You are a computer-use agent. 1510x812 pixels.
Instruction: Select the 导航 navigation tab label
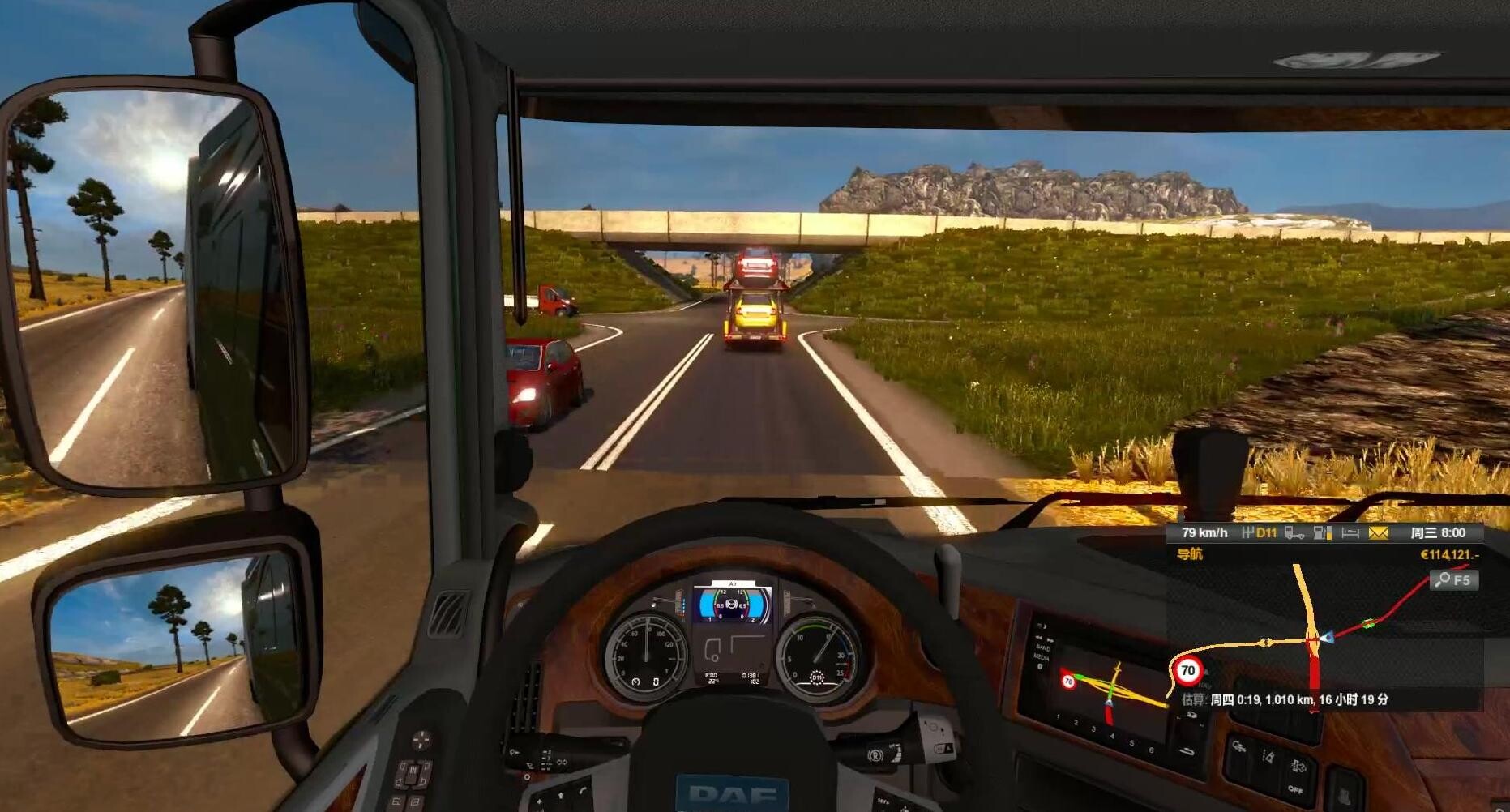[1190, 554]
